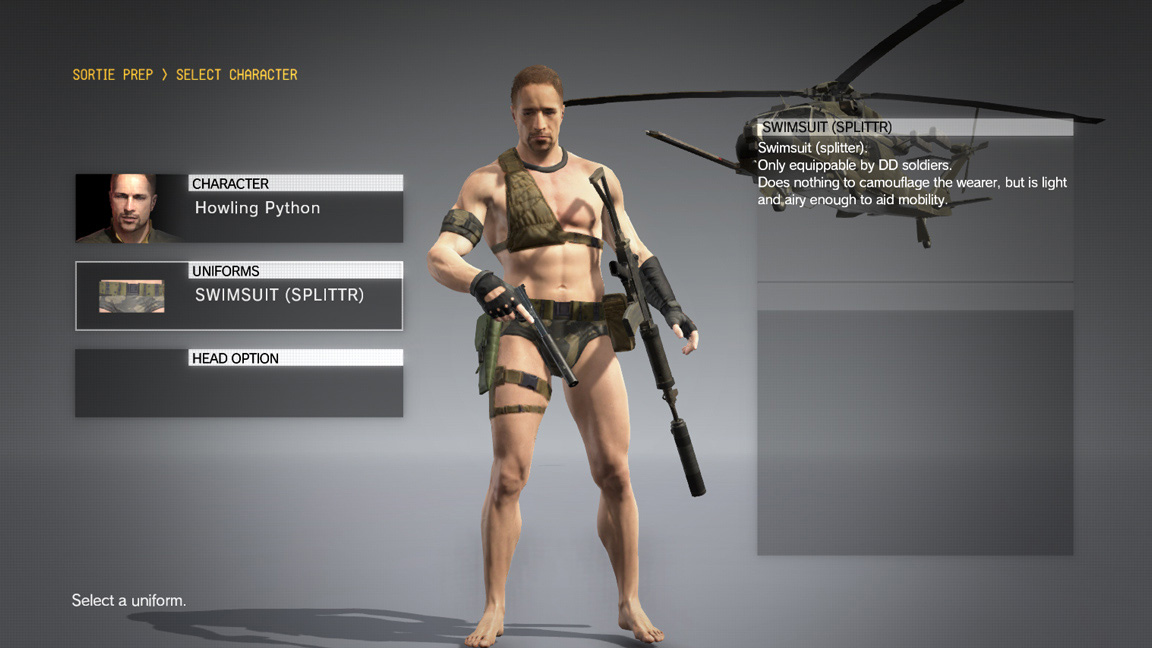Open the Swimsuit (Splittr) uniform option
Viewport: 1152px width, 648px height.
coord(279,296)
